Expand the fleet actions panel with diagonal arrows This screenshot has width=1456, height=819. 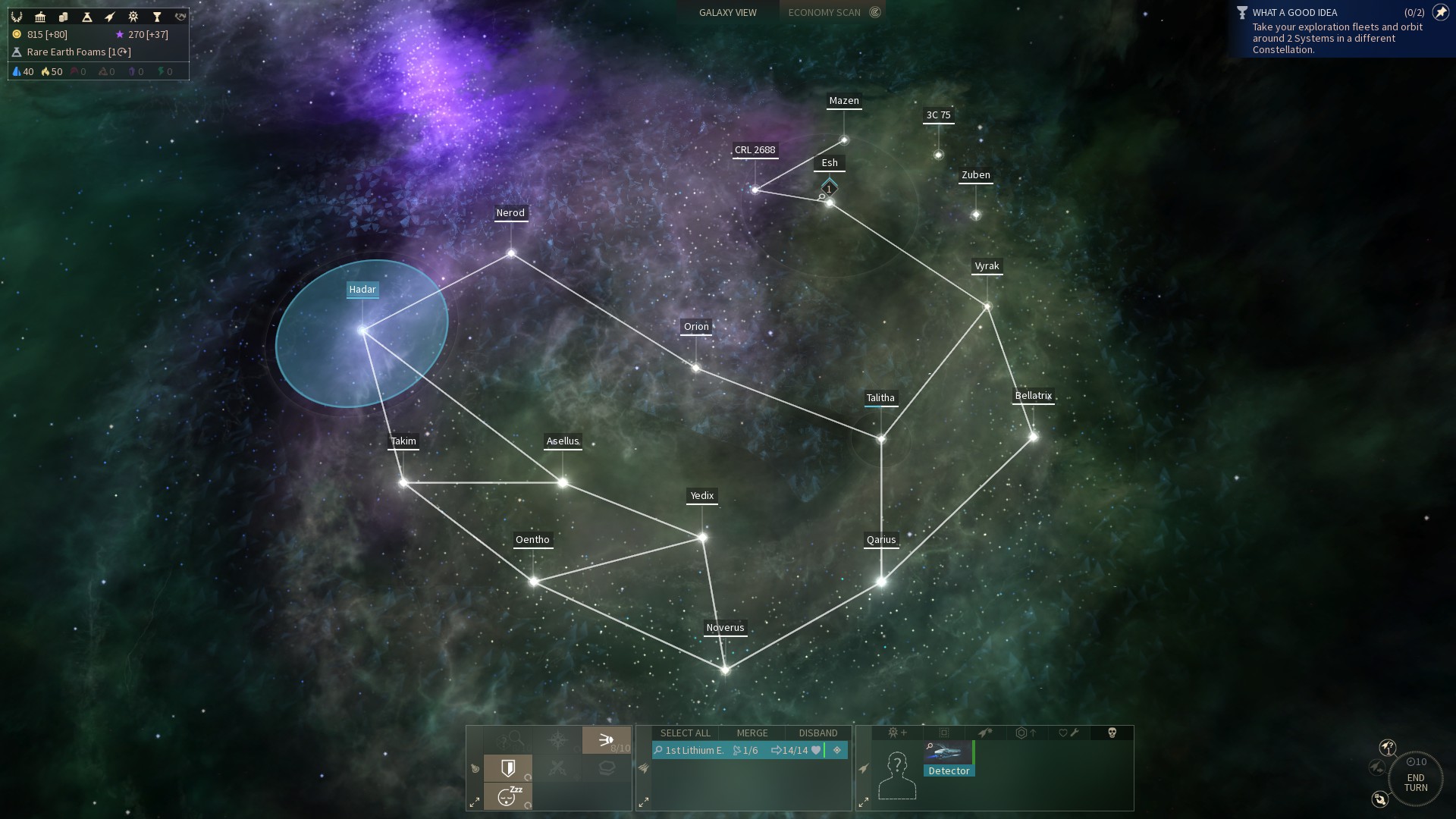pyautogui.click(x=475, y=802)
